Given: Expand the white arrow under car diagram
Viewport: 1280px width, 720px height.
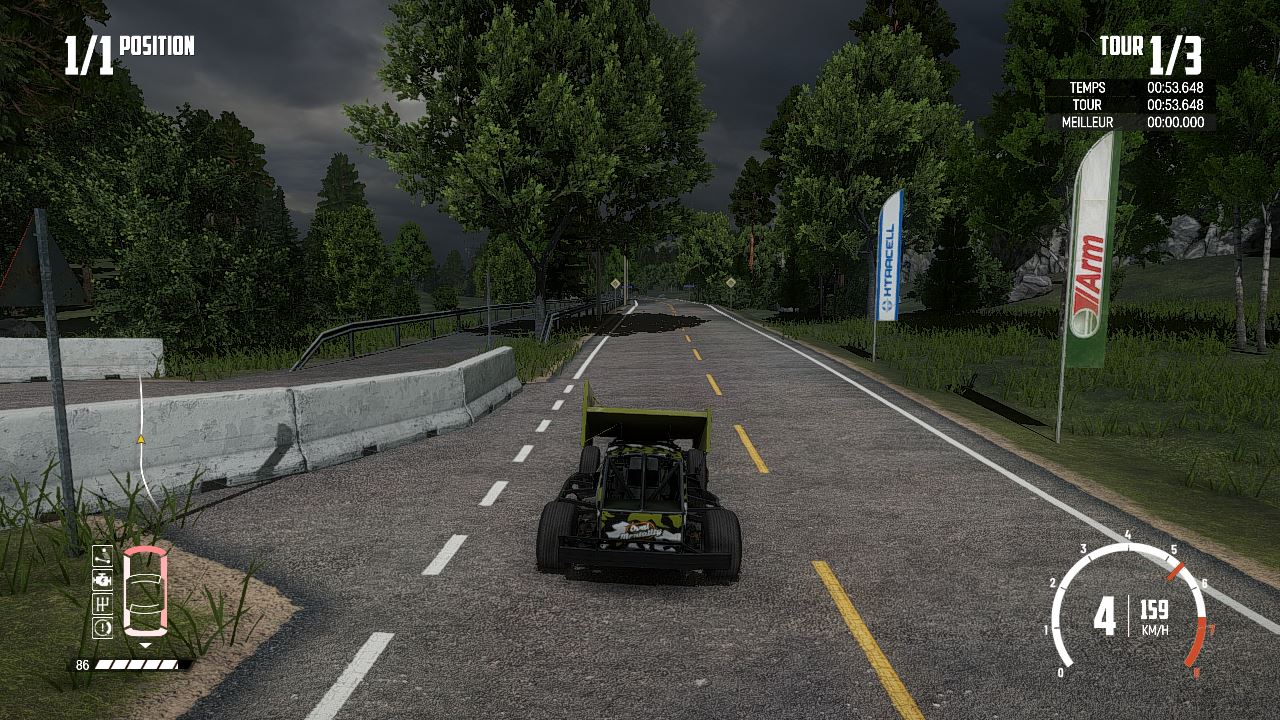Looking at the screenshot, I should 146,646.
